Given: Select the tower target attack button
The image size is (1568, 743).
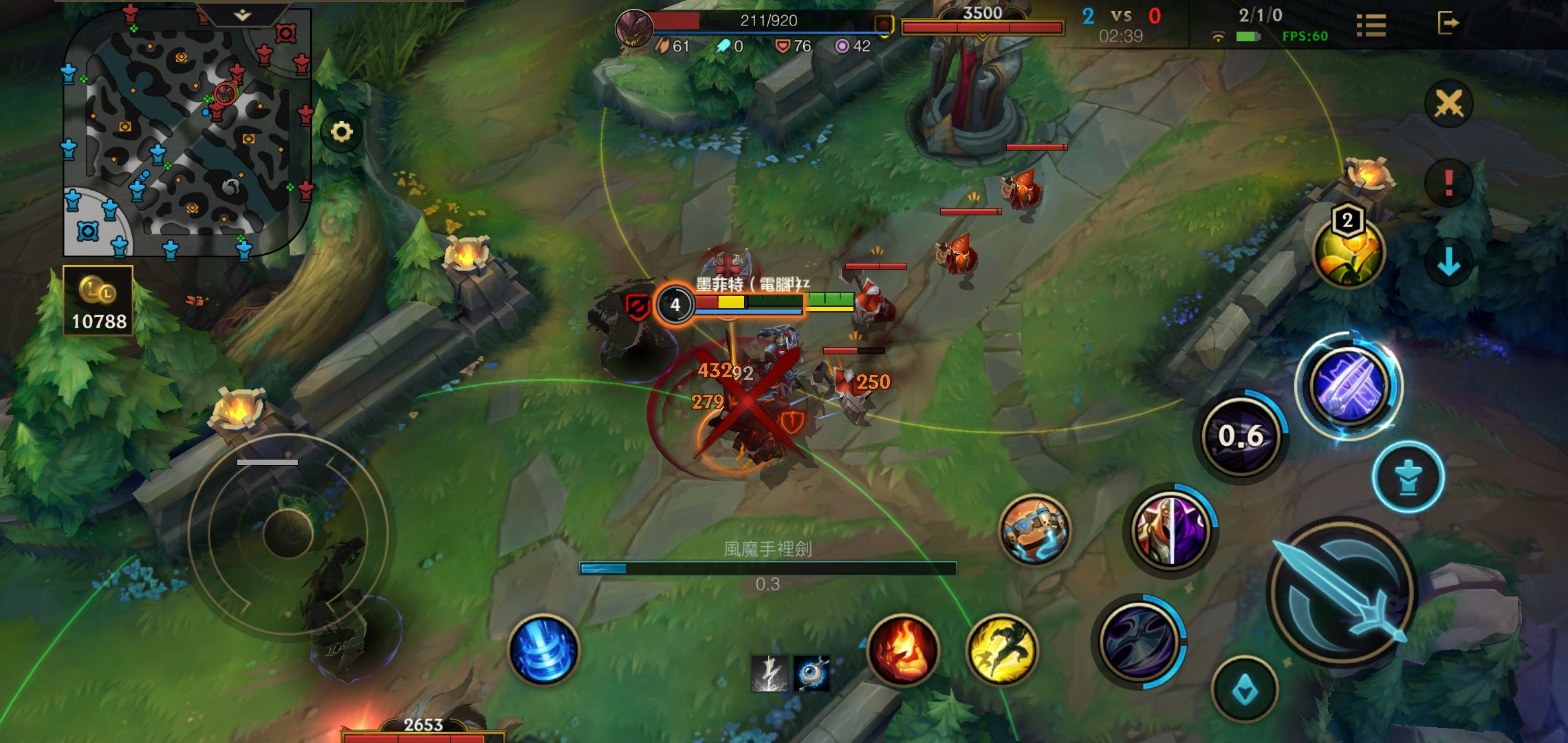Looking at the screenshot, I should [1408, 477].
